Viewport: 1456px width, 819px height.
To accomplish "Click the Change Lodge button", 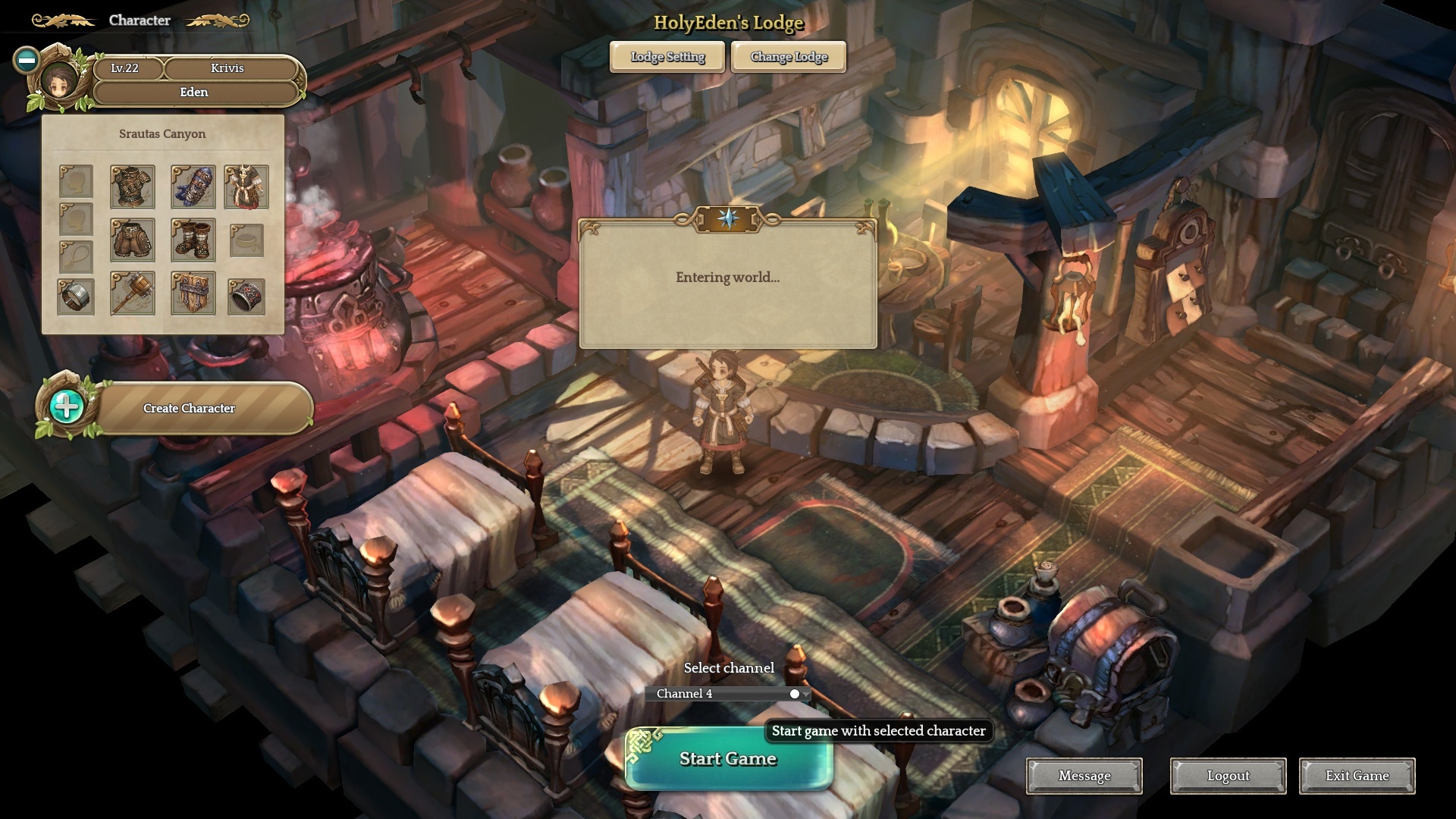I will (789, 57).
